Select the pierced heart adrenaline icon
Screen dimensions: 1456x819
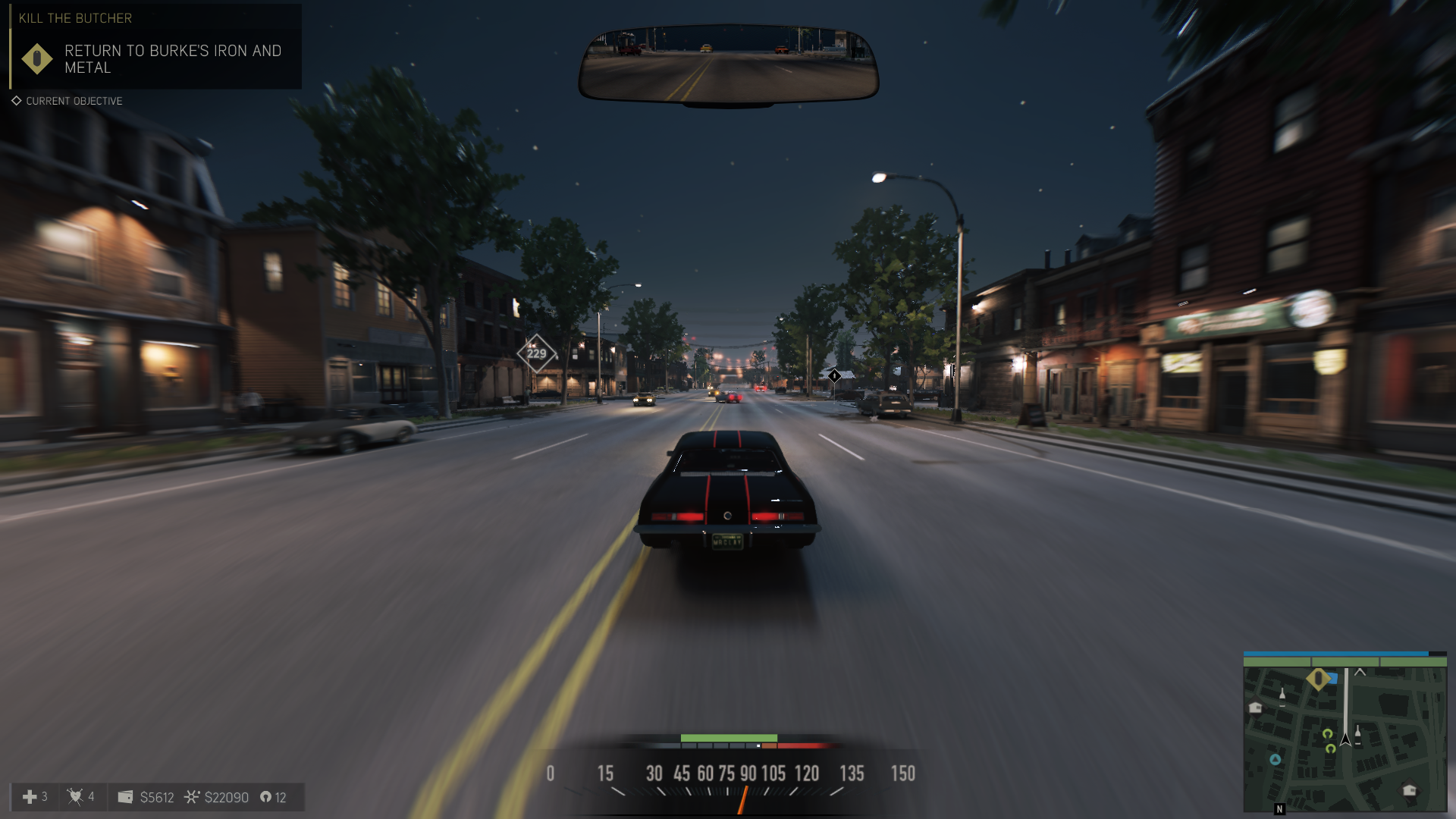pyautogui.click(x=75, y=797)
